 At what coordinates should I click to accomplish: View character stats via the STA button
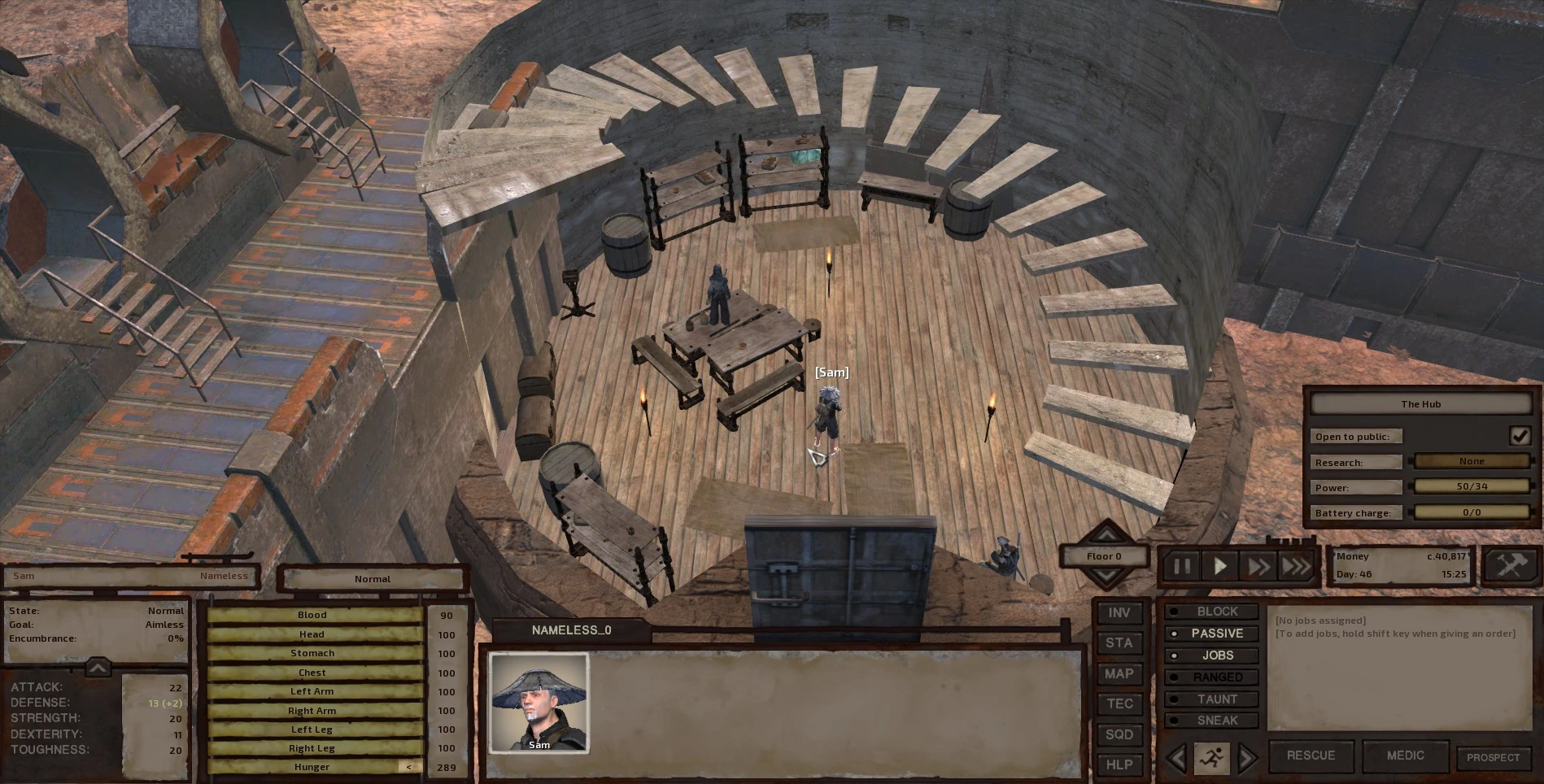click(x=1119, y=642)
